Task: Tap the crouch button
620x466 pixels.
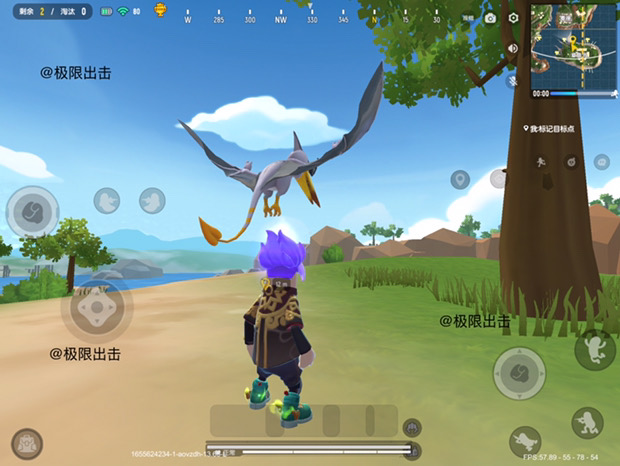Action: (x=587, y=422)
